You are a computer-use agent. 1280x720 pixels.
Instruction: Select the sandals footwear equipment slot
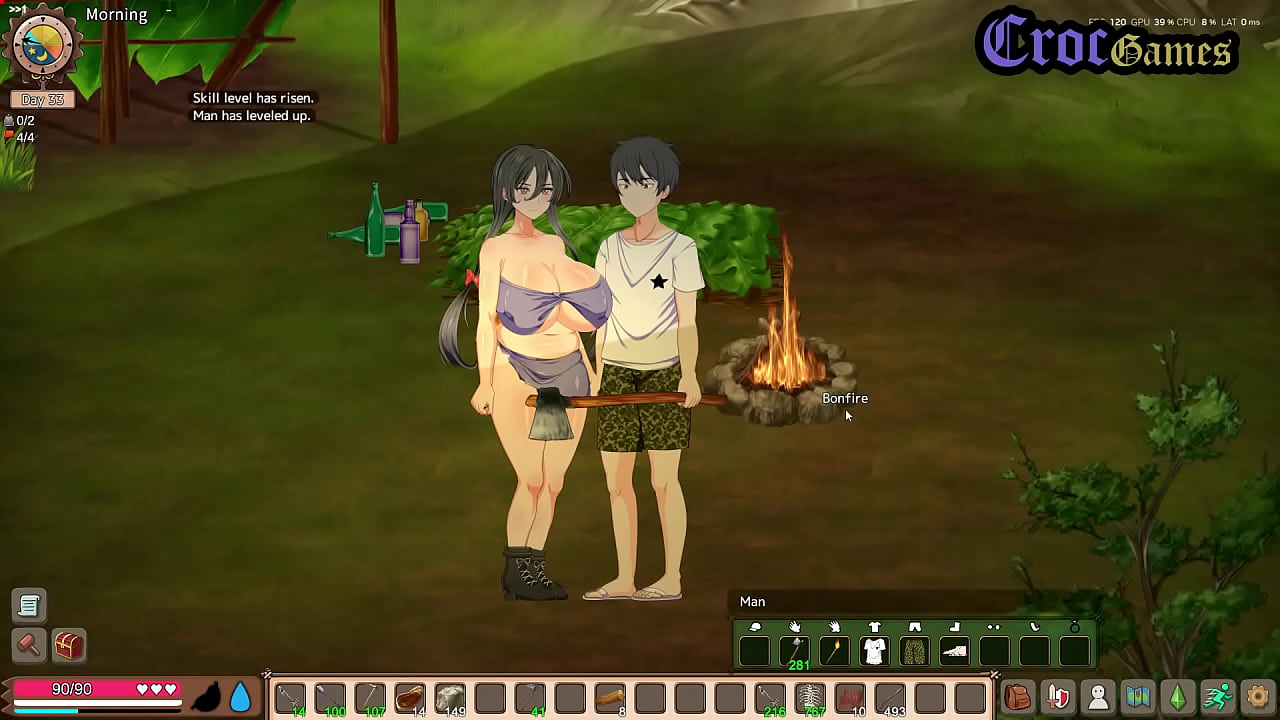coord(955,651)
